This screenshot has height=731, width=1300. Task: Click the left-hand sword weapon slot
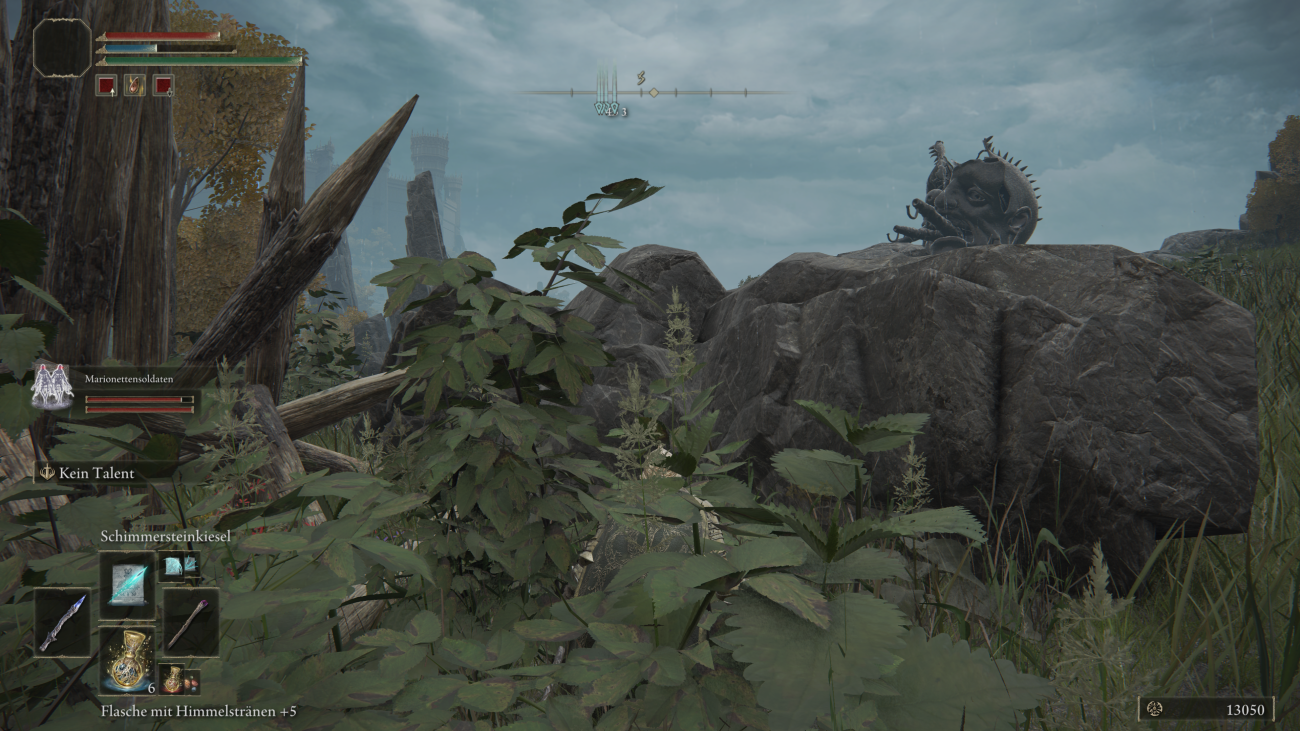(x=62, y=622)
